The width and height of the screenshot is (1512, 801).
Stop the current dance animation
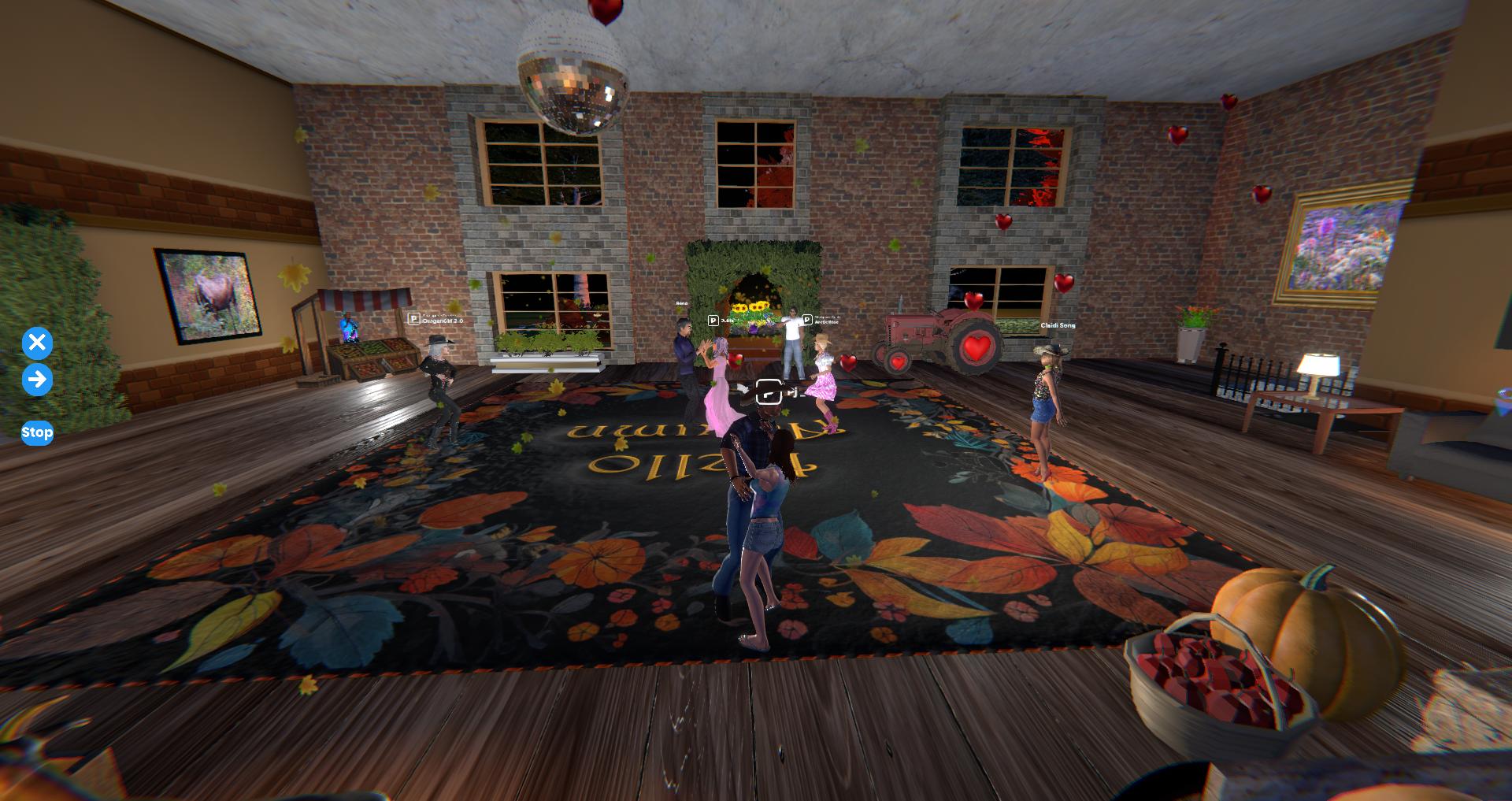(37, 432)
